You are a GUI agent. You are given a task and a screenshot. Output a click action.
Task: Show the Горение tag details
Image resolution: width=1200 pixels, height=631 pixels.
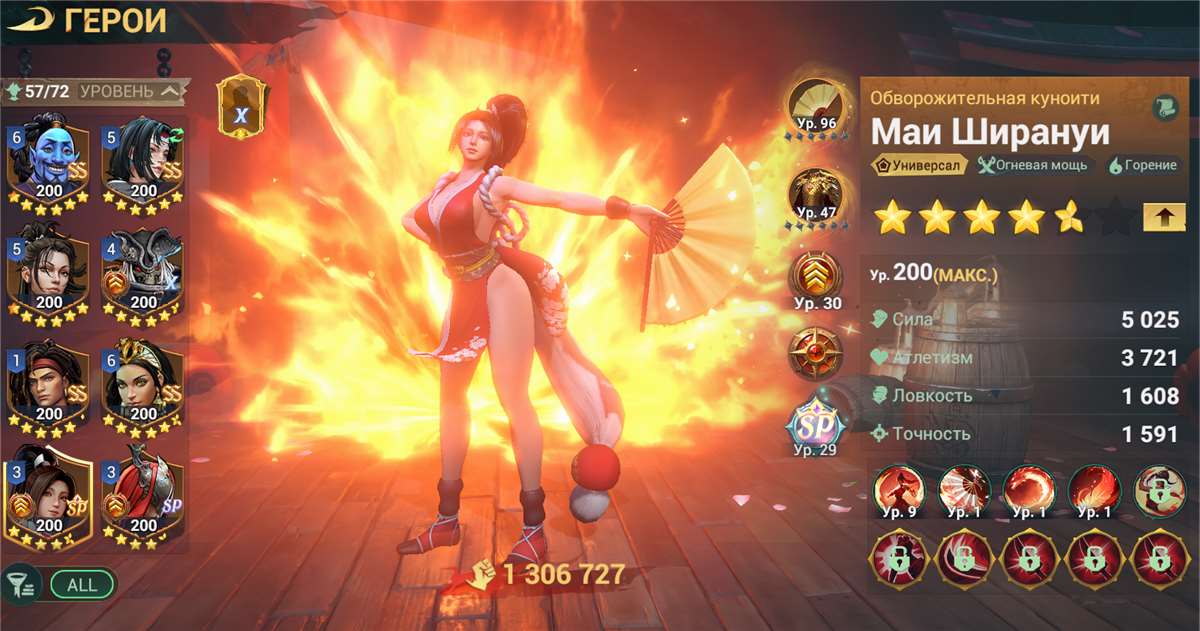click(1142, 166)
